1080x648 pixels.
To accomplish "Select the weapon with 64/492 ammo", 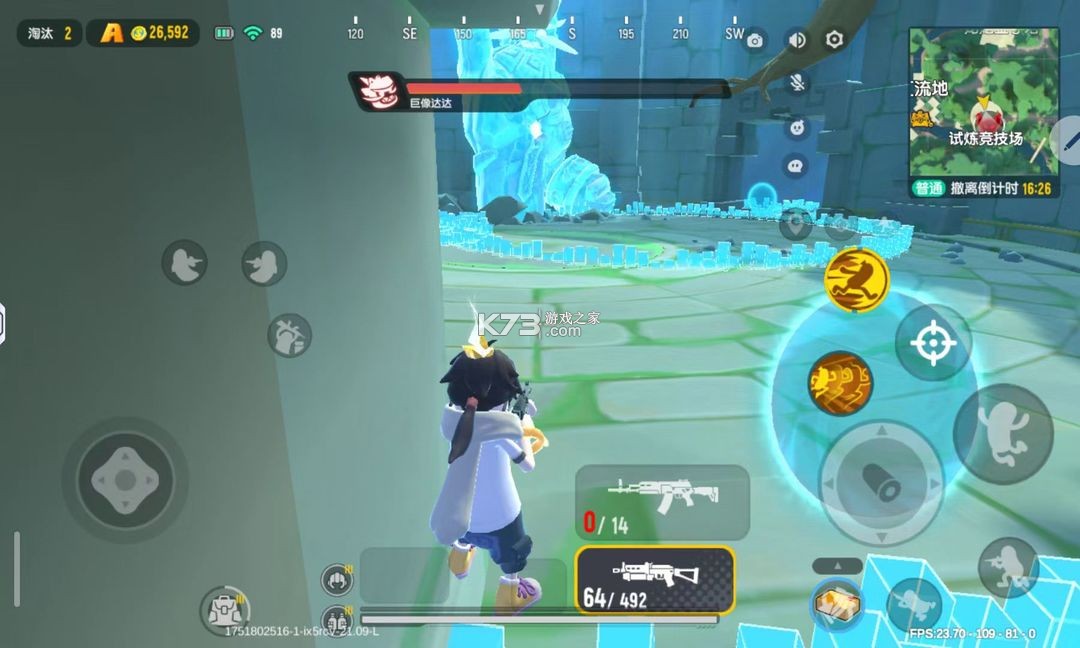I will tap(654, 580).
